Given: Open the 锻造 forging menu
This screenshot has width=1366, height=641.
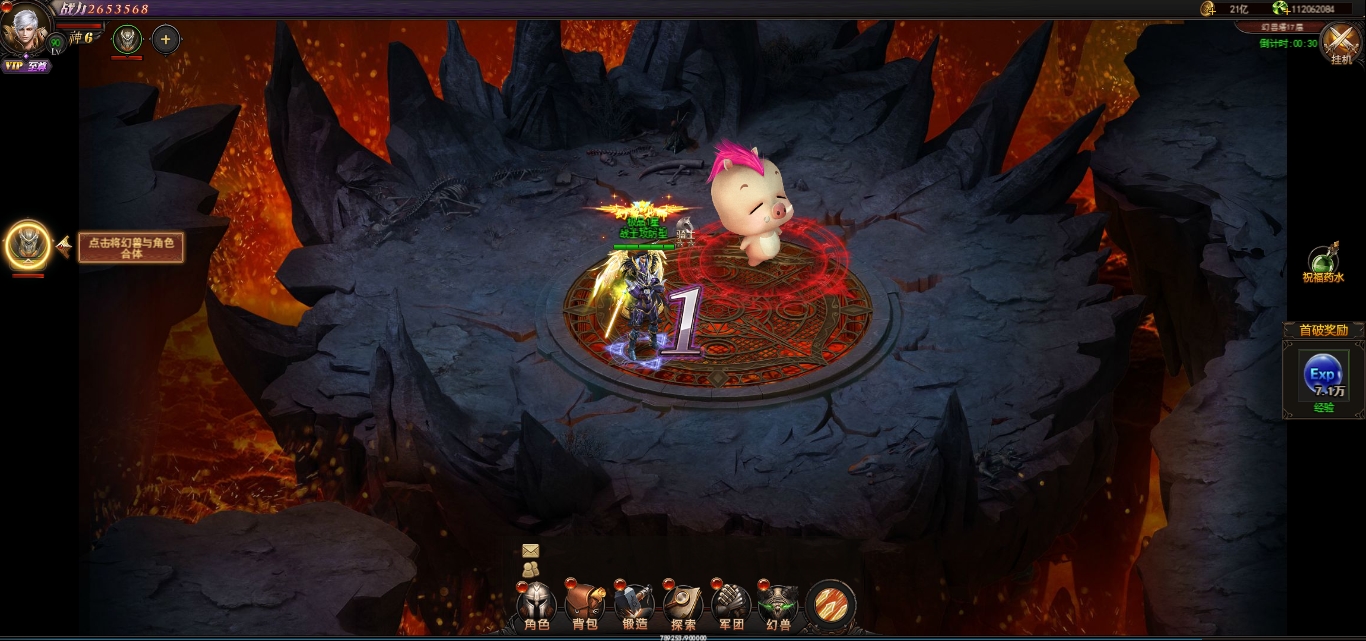Looking at the screenshot, I should (634, 604).
